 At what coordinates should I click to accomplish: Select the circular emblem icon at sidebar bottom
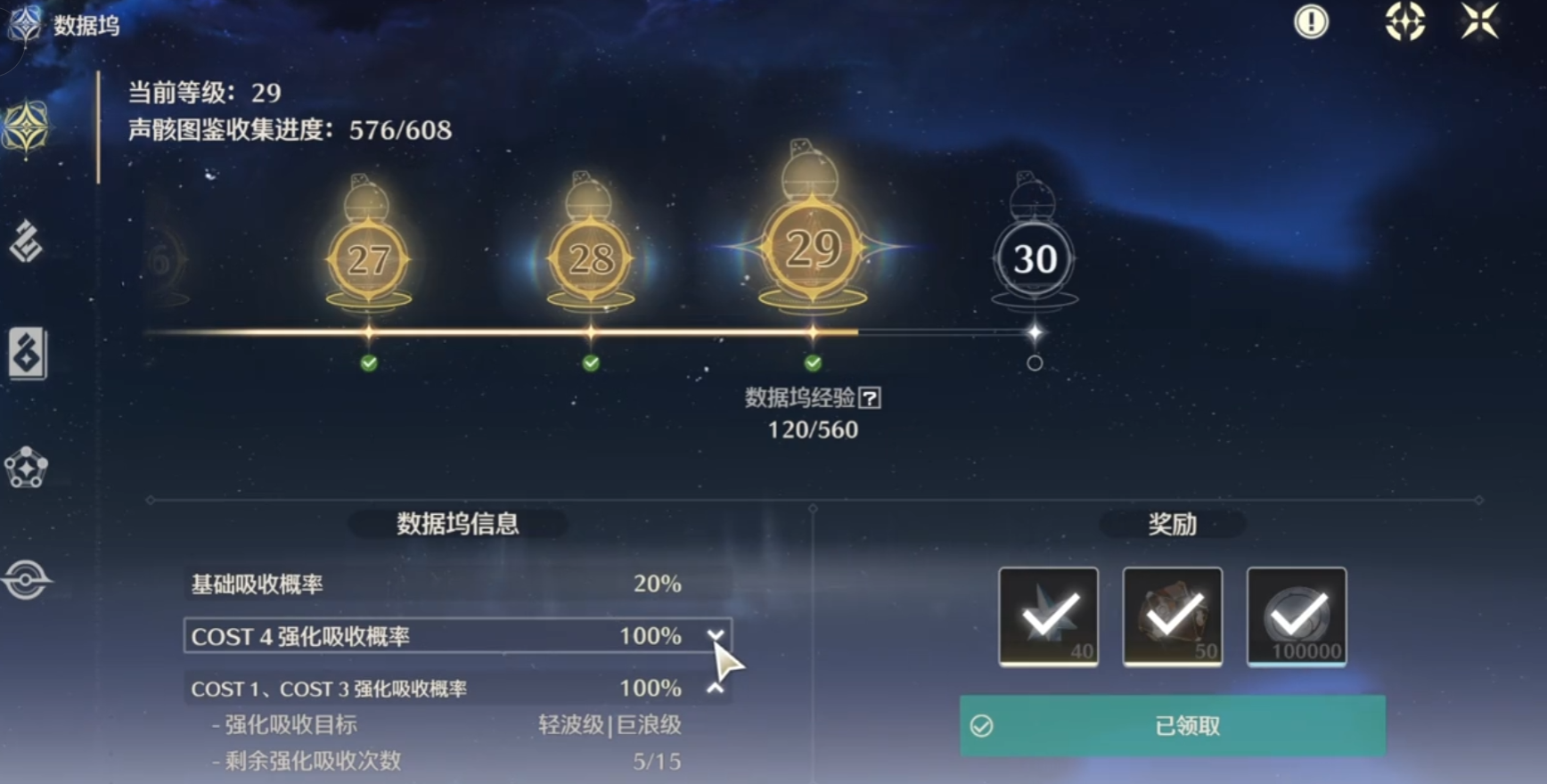click(x=27, y=577)
